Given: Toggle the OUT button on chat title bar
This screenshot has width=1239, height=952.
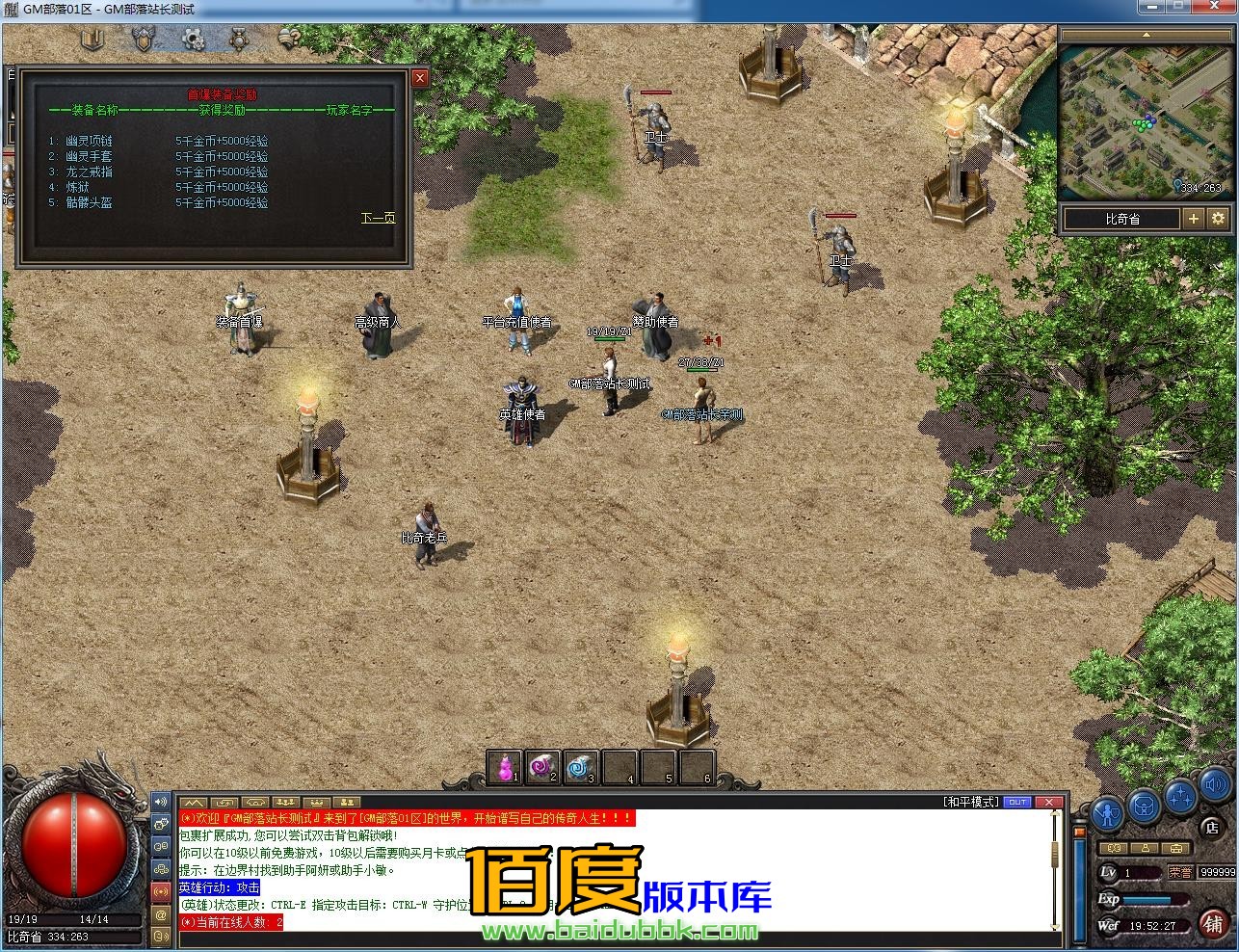Looking at the screenshot, I should (x=1018, y=801).
